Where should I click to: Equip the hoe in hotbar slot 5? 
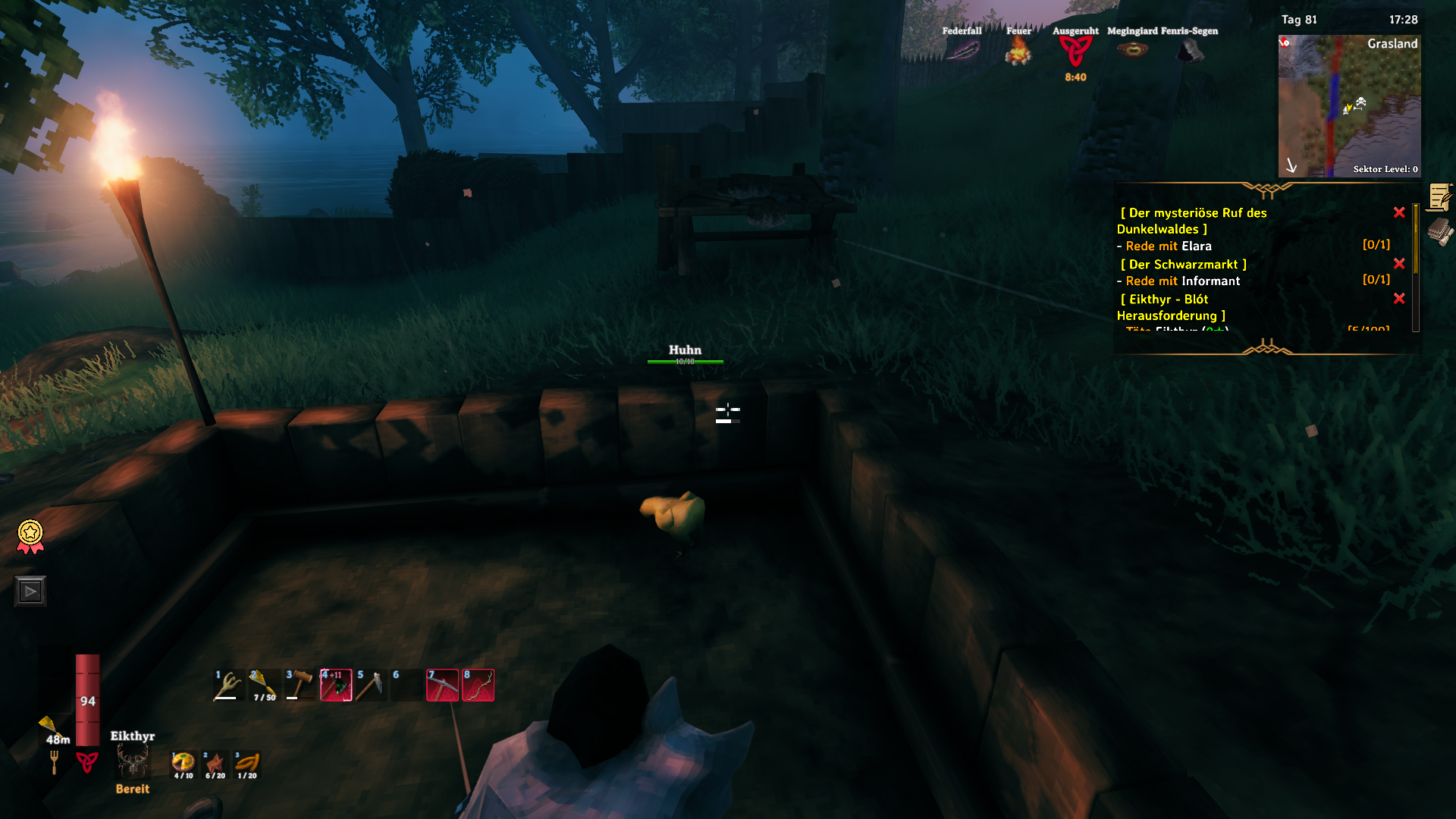[371, 686]
